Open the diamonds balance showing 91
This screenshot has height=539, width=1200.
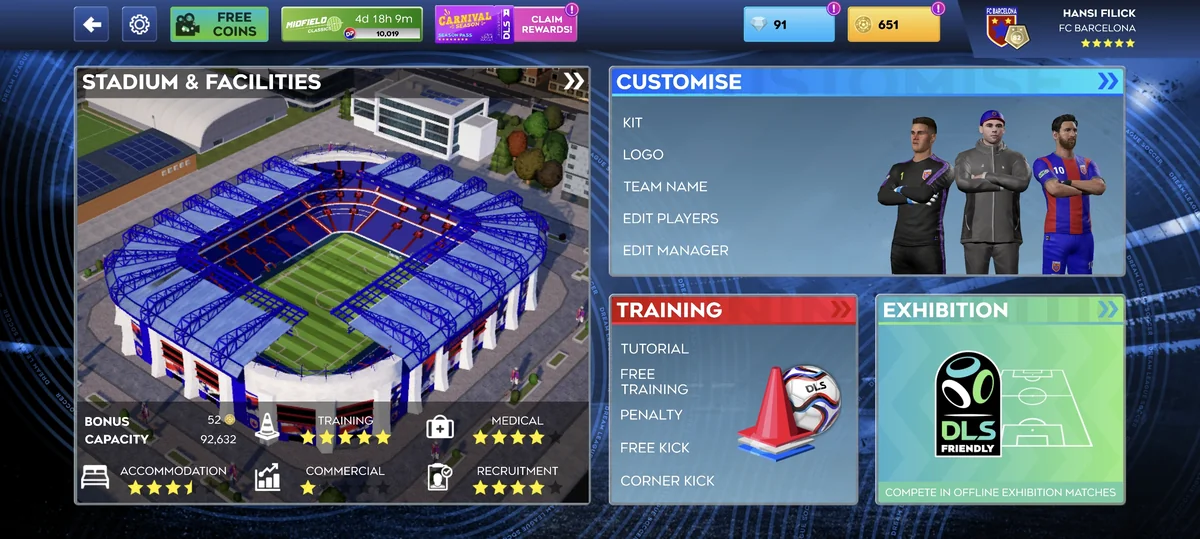point(788,24)
